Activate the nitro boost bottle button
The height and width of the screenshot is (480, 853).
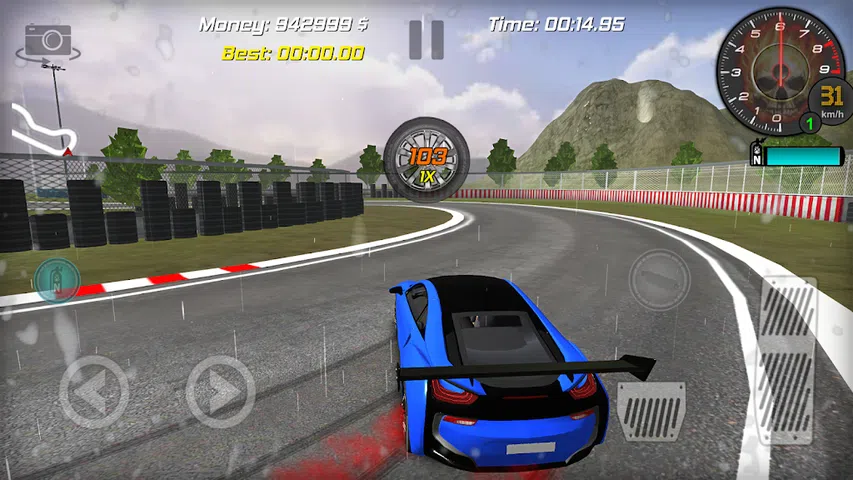click(56, 280)
